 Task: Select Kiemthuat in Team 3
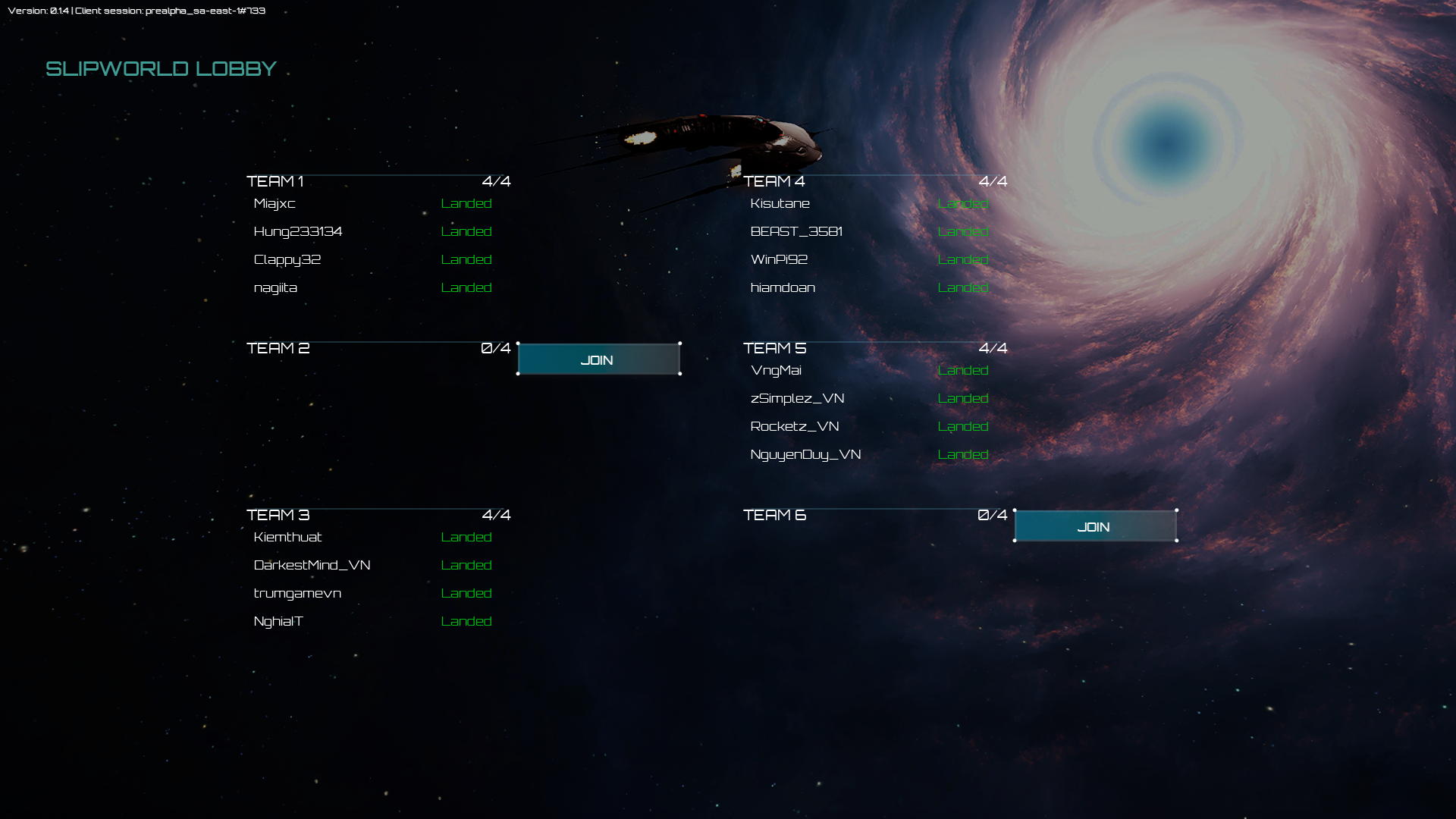click(x=288, y=537)
